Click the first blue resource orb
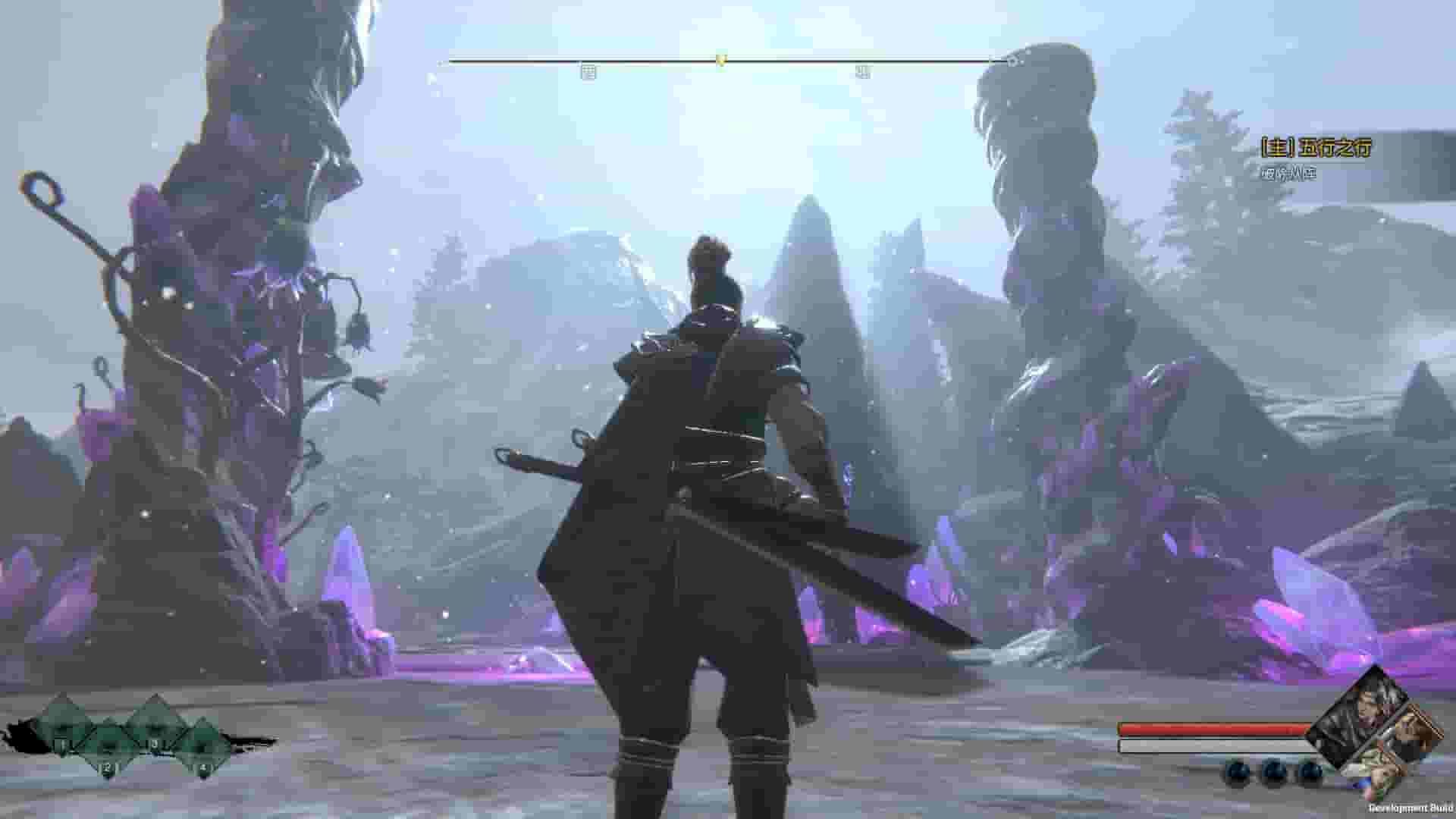 tap(1238, 772)
